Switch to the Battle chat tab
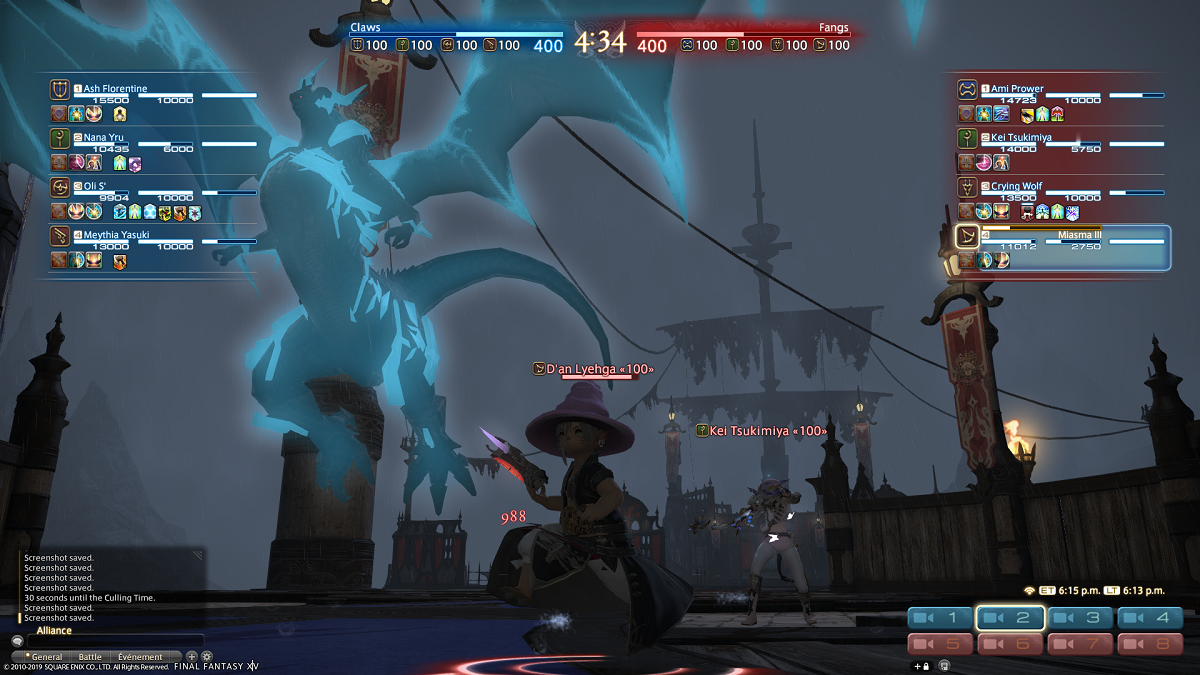The image size is (1200, 675). point(90,657)
